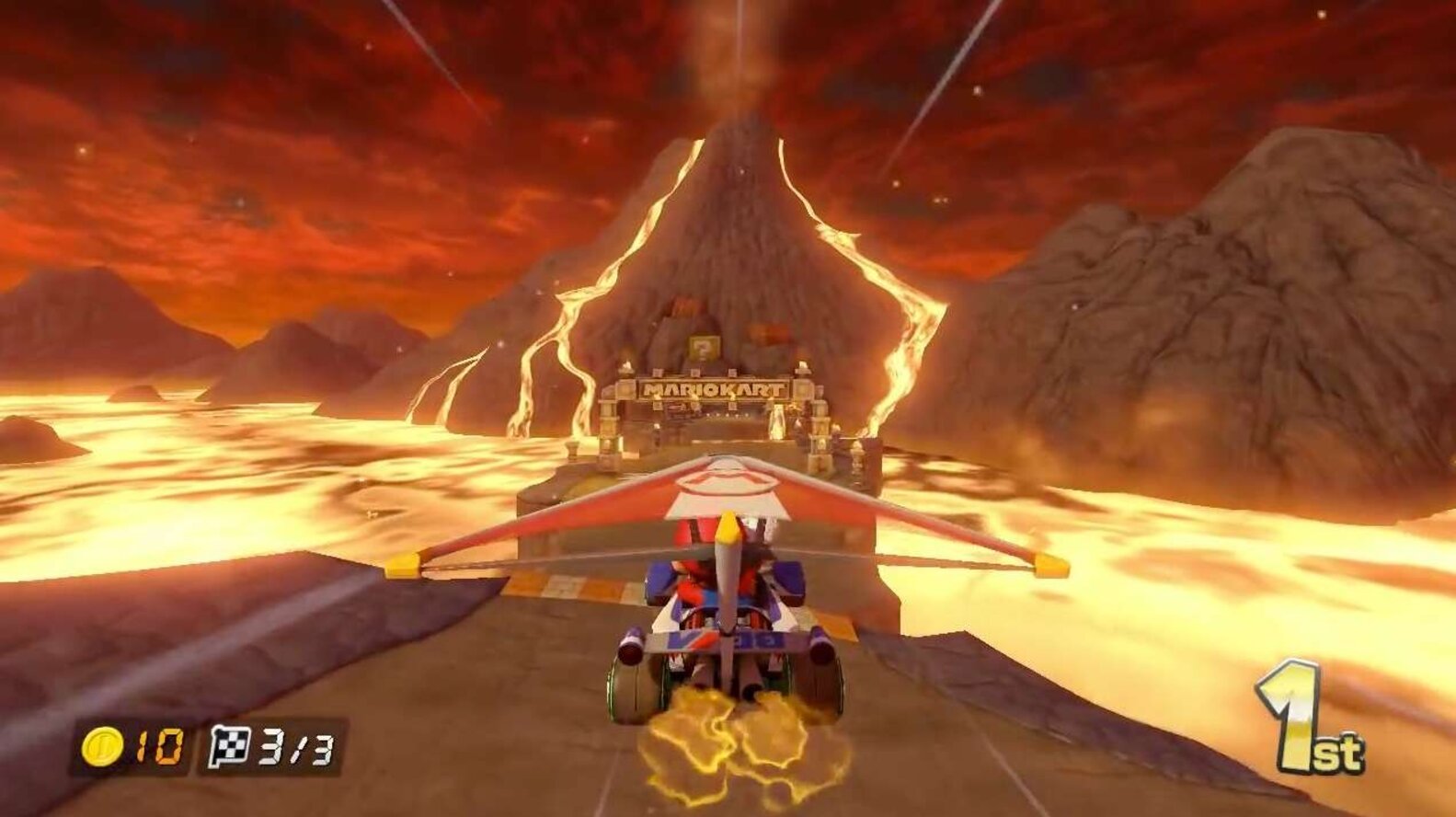This screenshot has height=817, width=1456.
Task: Click the left stone pillar of the gate
Action: pyautogui.click(x=610, y=432)
